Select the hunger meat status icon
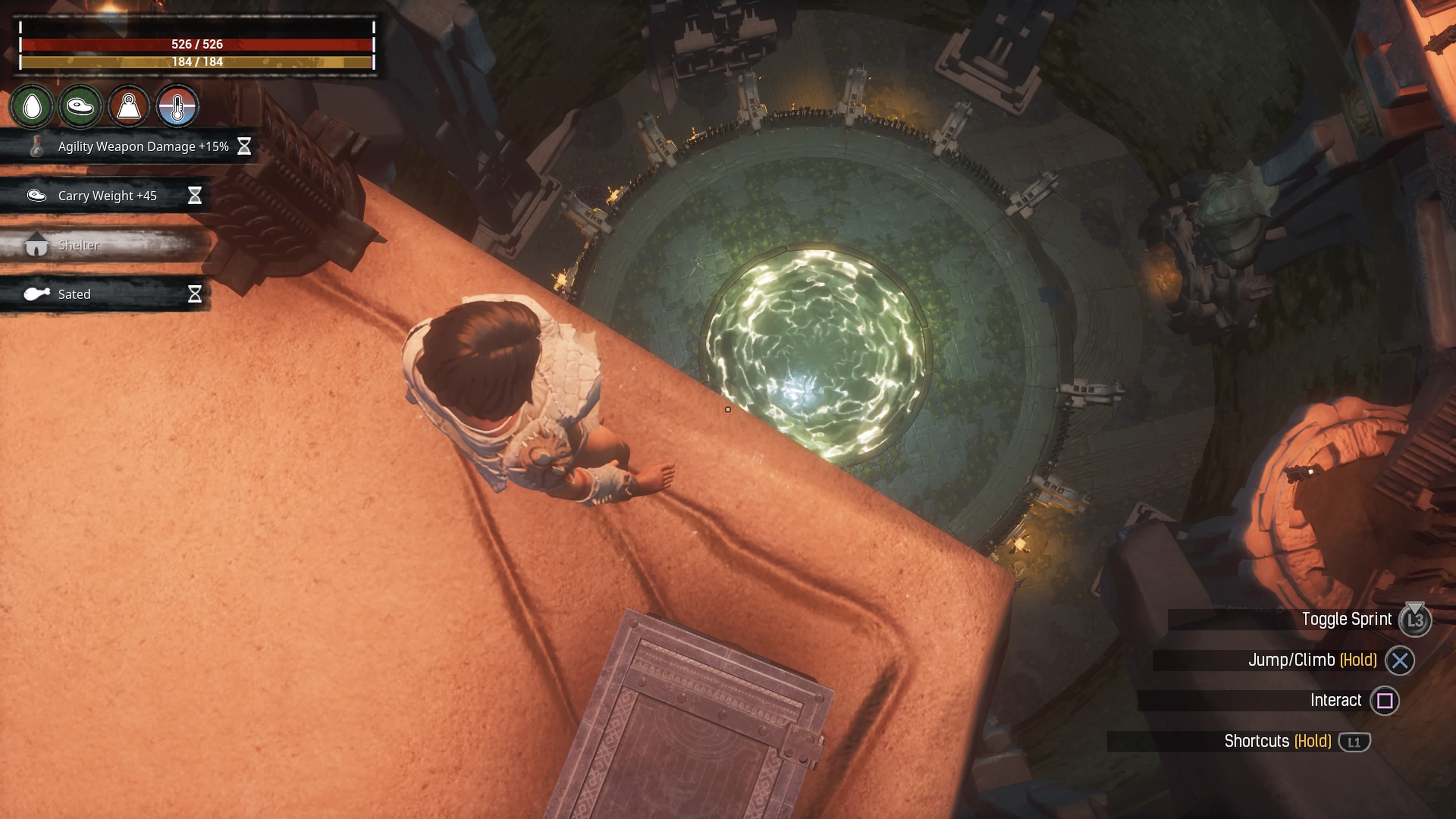Viewport: 1456px width, 819px height. pos(80,106)
